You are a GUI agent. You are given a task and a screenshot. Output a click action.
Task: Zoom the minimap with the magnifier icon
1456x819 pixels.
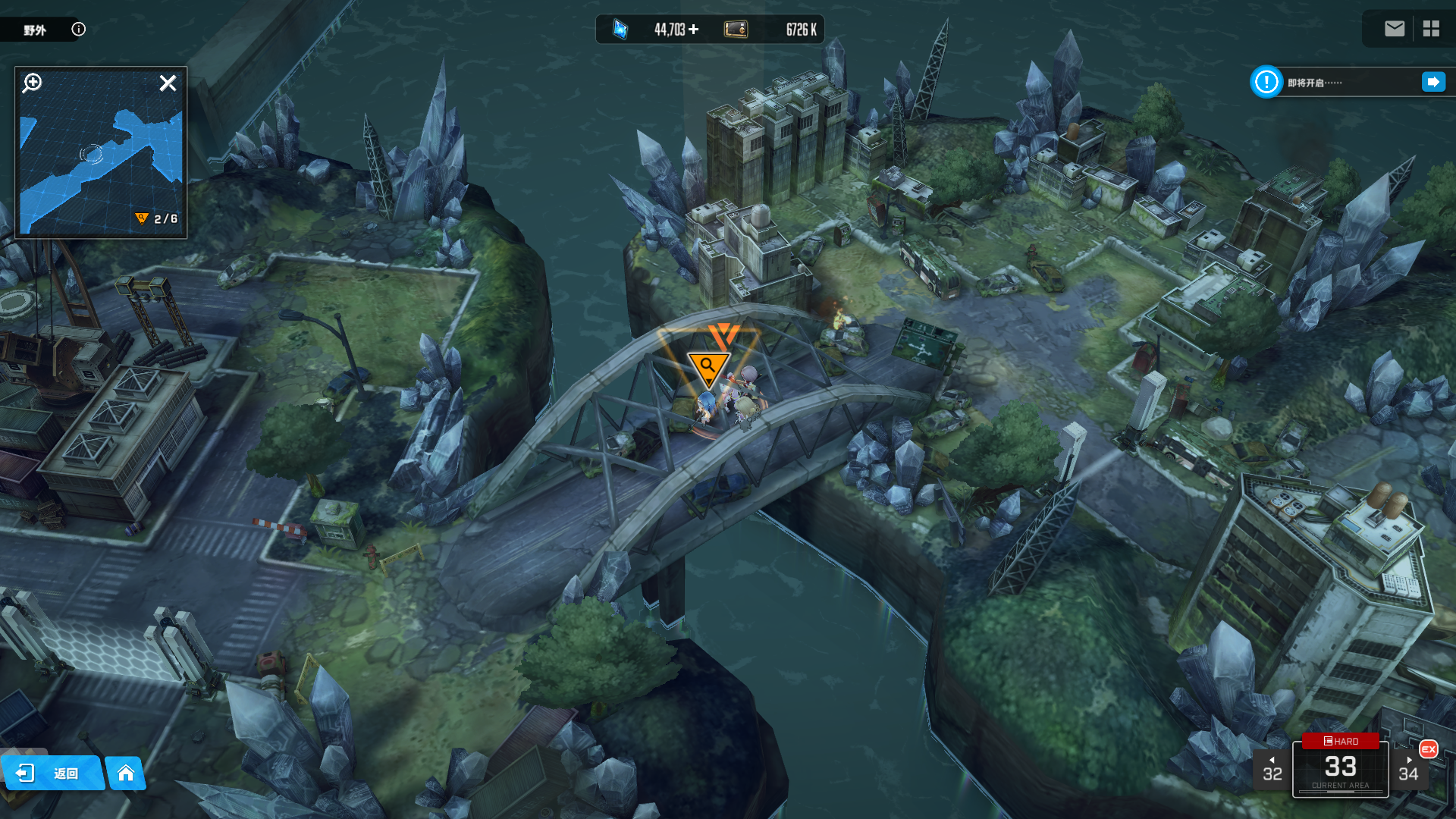[32, 83]
